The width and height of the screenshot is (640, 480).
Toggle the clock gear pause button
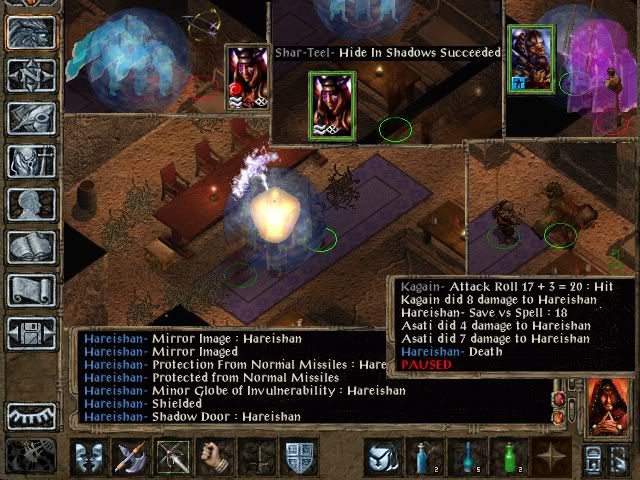(30, 456)
